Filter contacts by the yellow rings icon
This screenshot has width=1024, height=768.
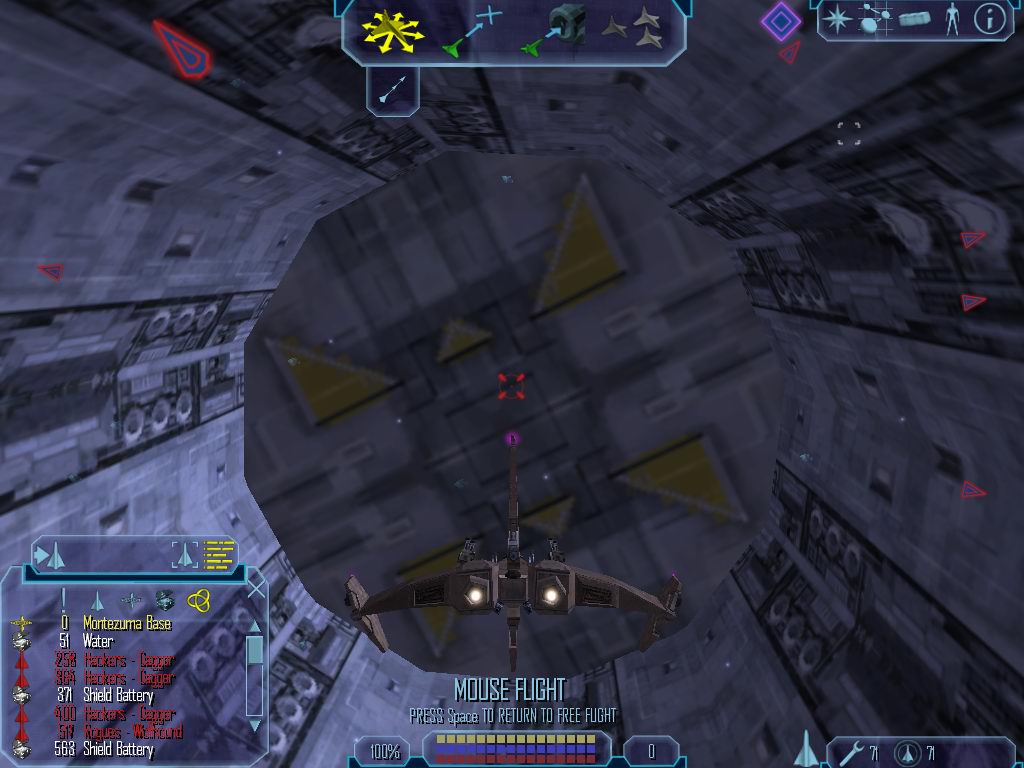[x=198, y=600]
